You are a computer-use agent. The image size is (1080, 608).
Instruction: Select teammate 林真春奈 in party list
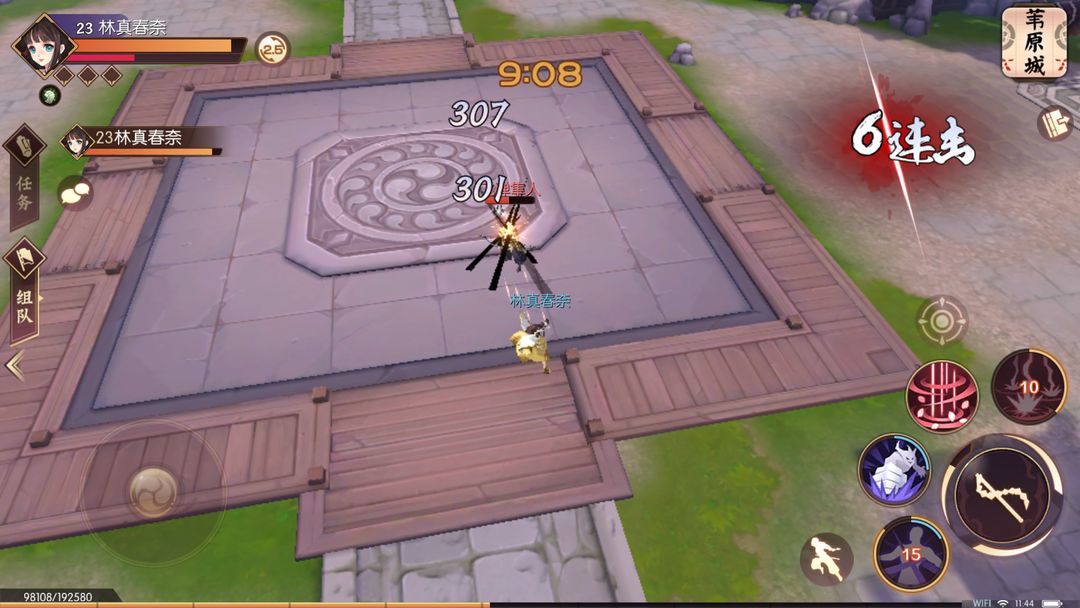[x=140, y=141]
